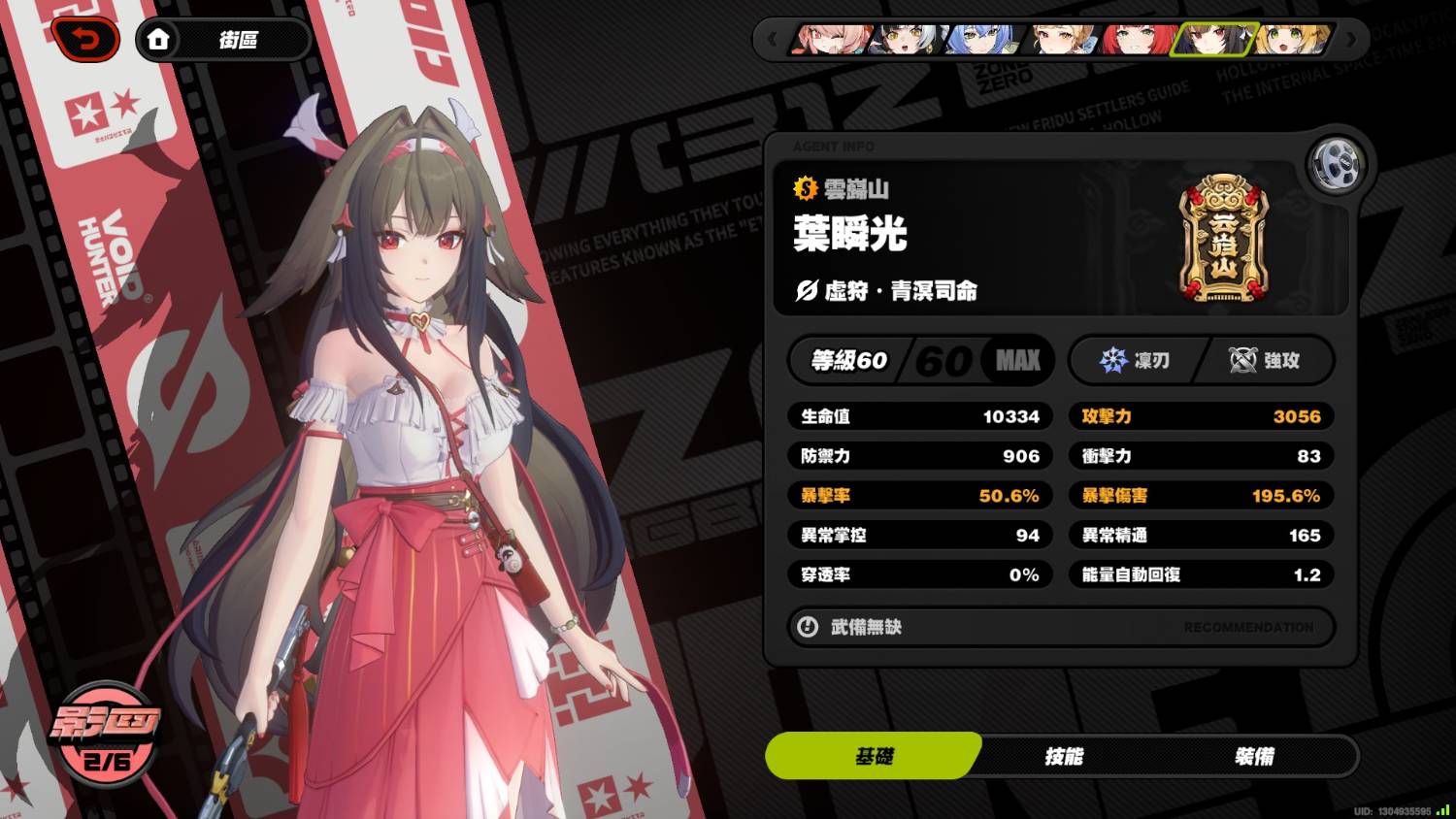Switch to the blue-haired agent portrait

click(984, 40)
